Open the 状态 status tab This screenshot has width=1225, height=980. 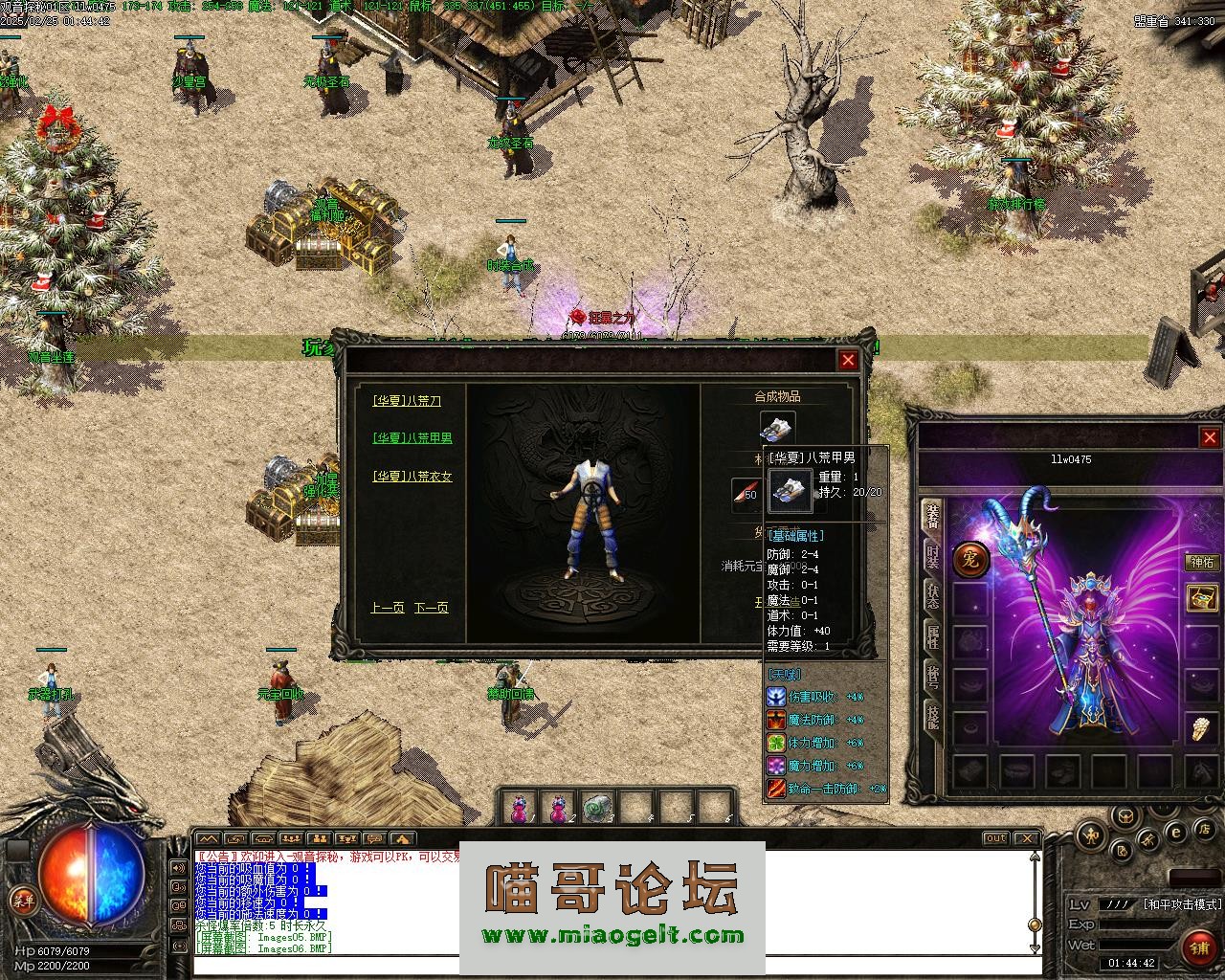(x=932, y=596)
